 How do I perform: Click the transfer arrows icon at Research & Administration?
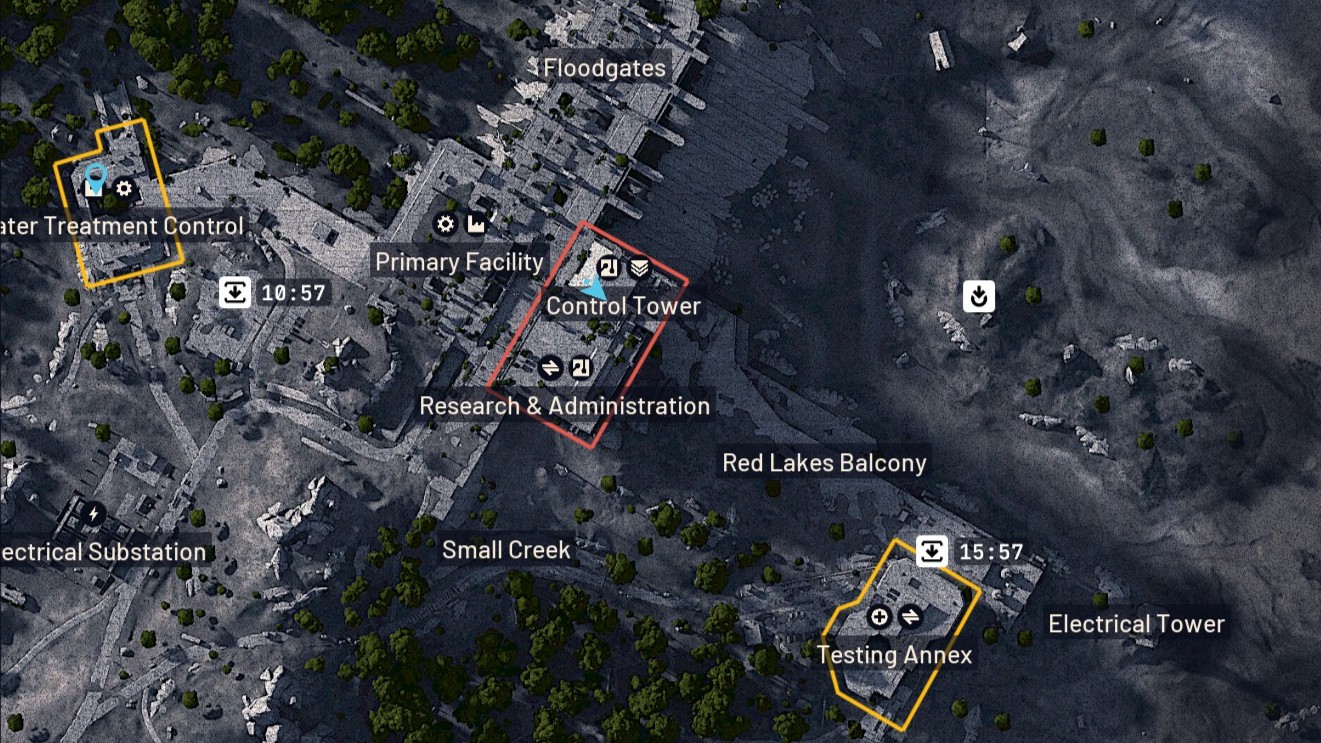point(551,366)
